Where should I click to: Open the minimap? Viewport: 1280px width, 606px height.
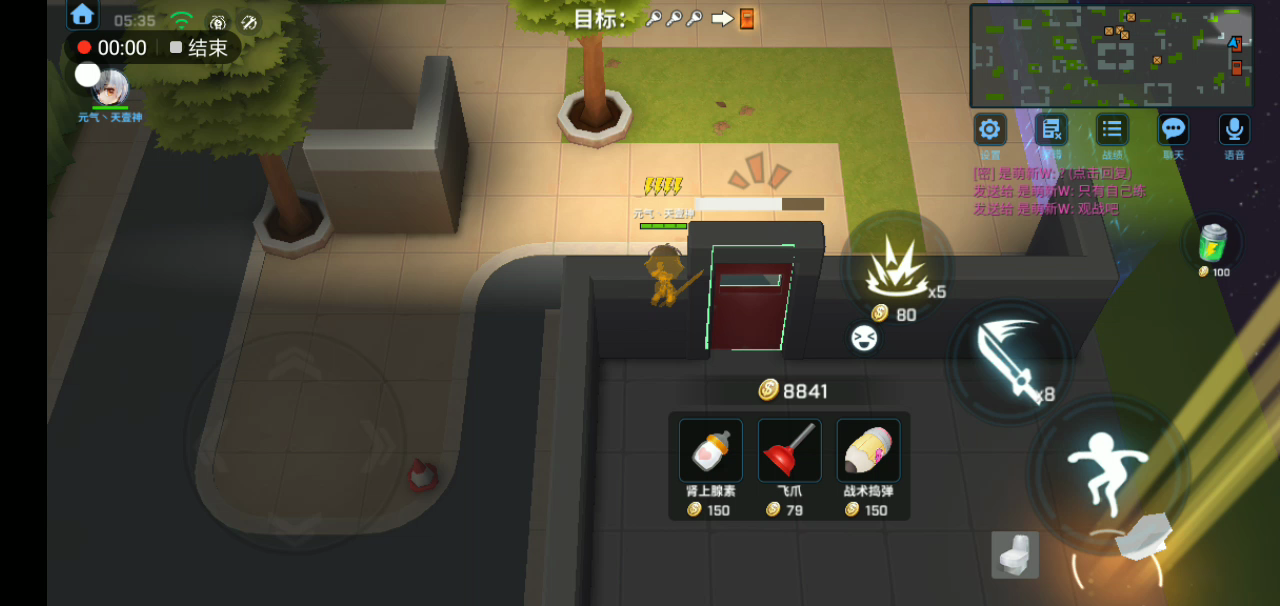(x=1111, y=55)
